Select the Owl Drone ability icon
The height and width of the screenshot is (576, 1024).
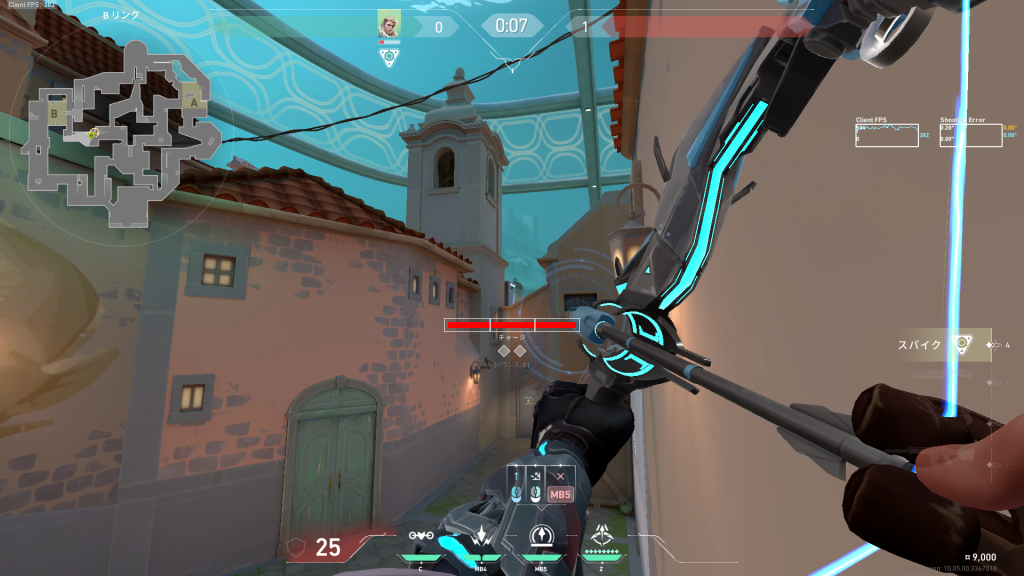click(x=422, y=536)
